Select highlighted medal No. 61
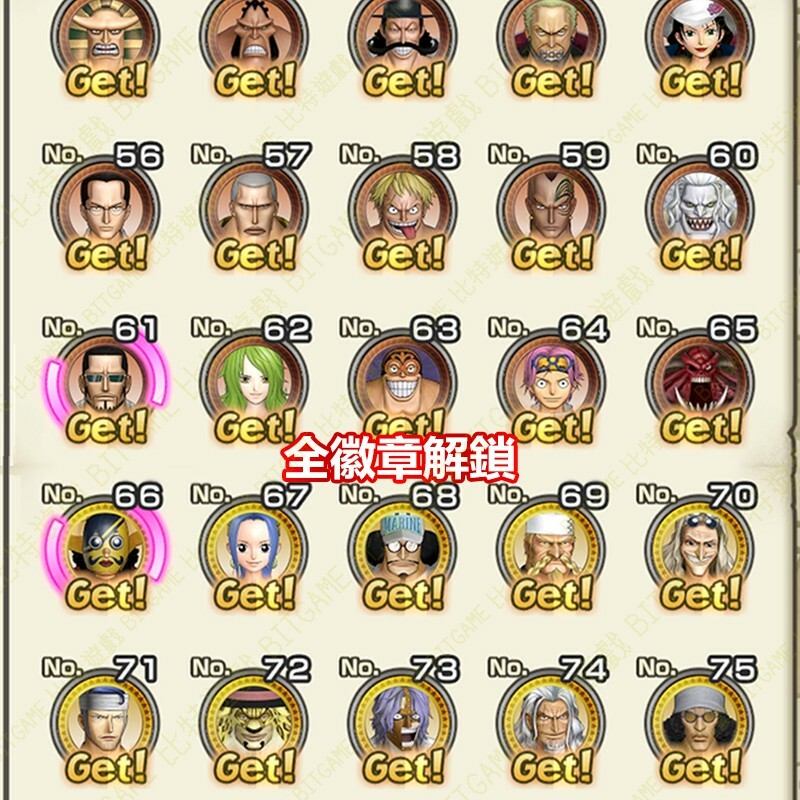The height and width of the screenshot is (800, 800). click(x=105, y=382)
